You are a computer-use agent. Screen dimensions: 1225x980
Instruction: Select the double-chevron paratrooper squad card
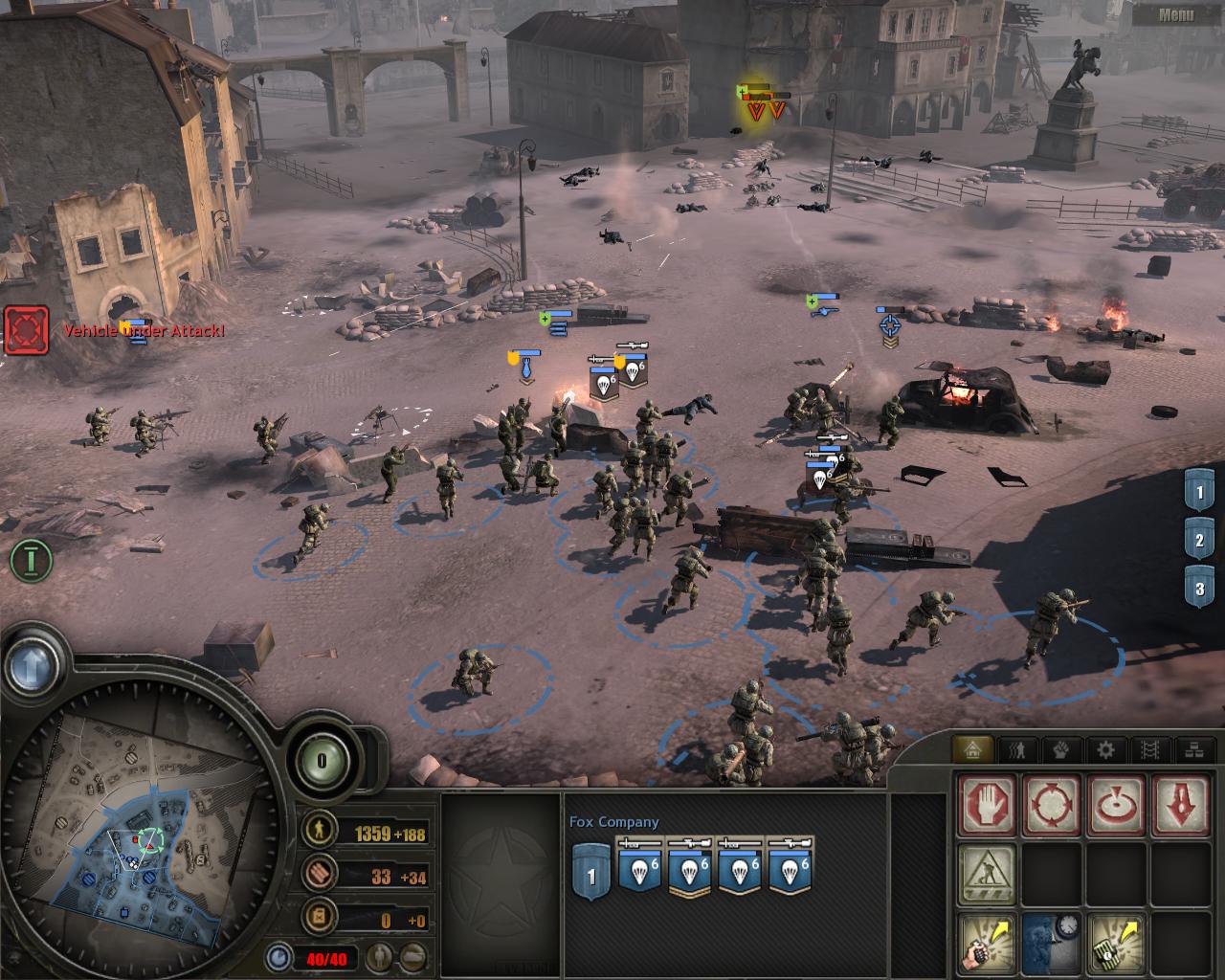pyautogui.click(x=691, y=867)
